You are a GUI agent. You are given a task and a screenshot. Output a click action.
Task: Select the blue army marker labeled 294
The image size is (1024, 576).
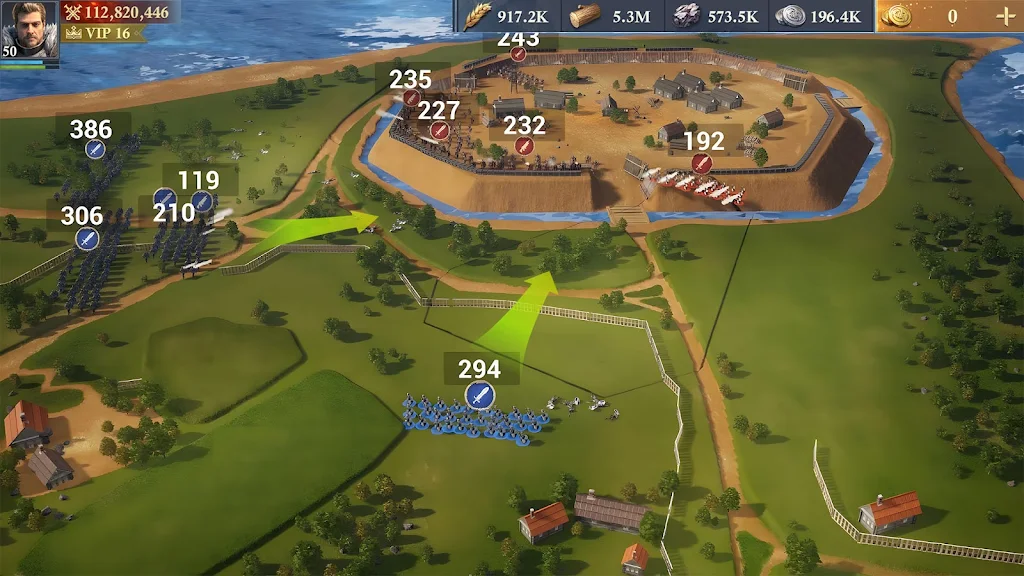click(x=480, y=395)
